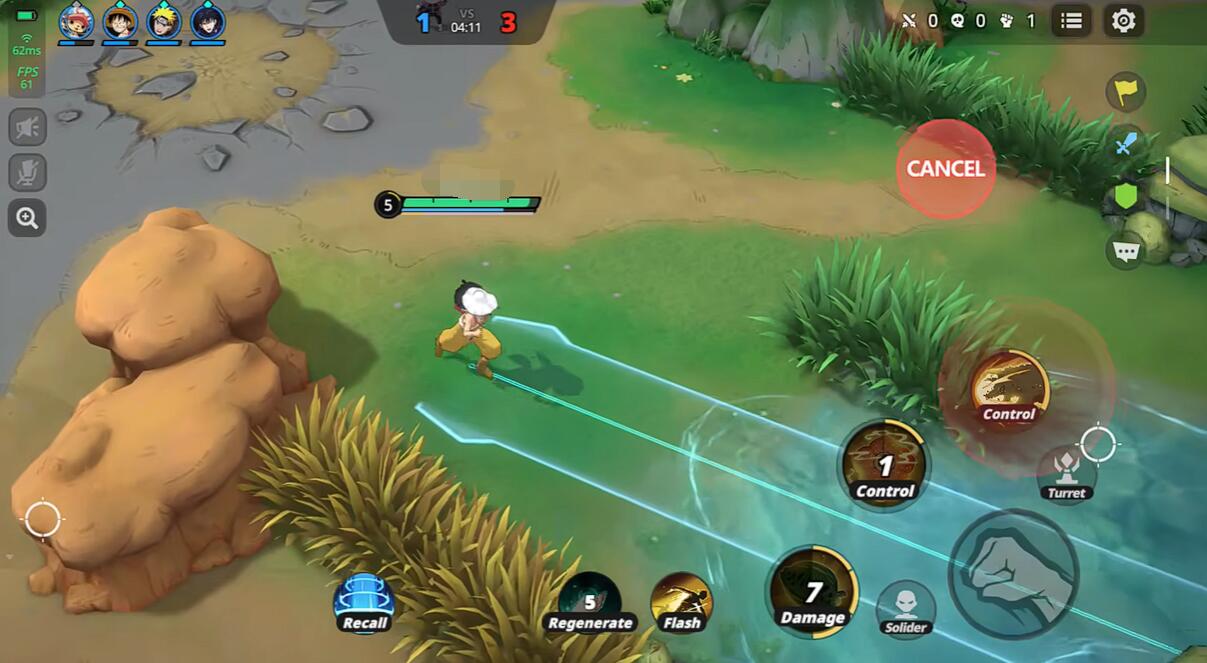Use the Regenerate skill
Image resolution: width=1207 pixels, height=663 pixels.
click(589, 602)
